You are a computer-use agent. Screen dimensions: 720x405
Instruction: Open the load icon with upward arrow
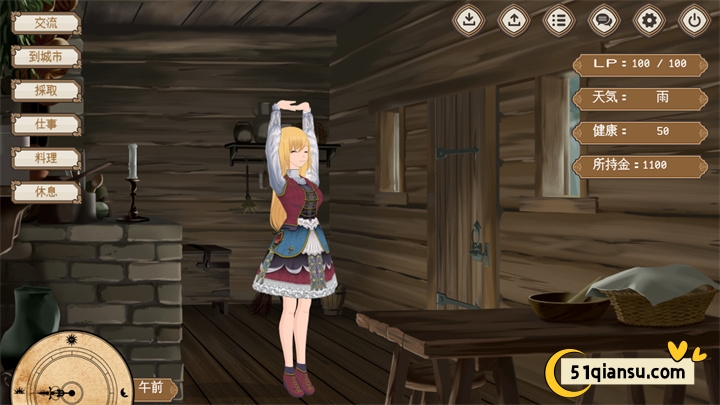click(513, 19)
